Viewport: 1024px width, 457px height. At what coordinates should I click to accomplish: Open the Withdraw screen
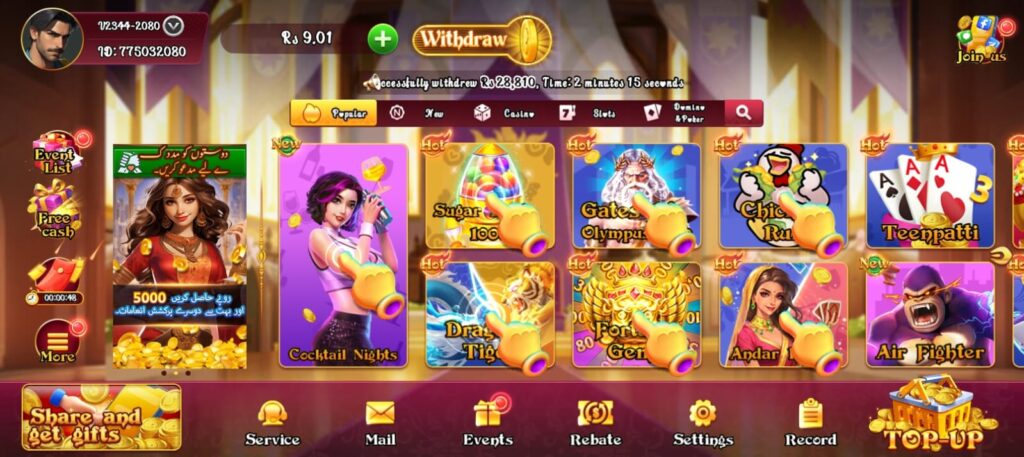(476, 39)
